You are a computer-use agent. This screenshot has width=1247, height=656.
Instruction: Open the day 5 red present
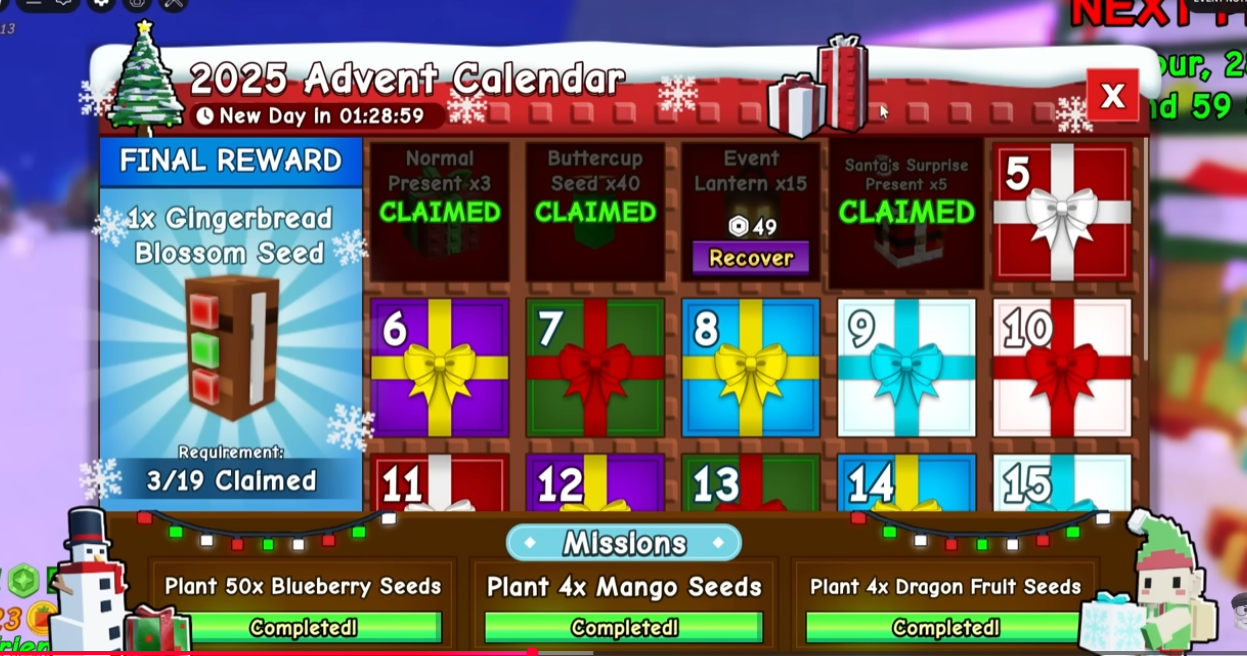tap(1062, 212)
